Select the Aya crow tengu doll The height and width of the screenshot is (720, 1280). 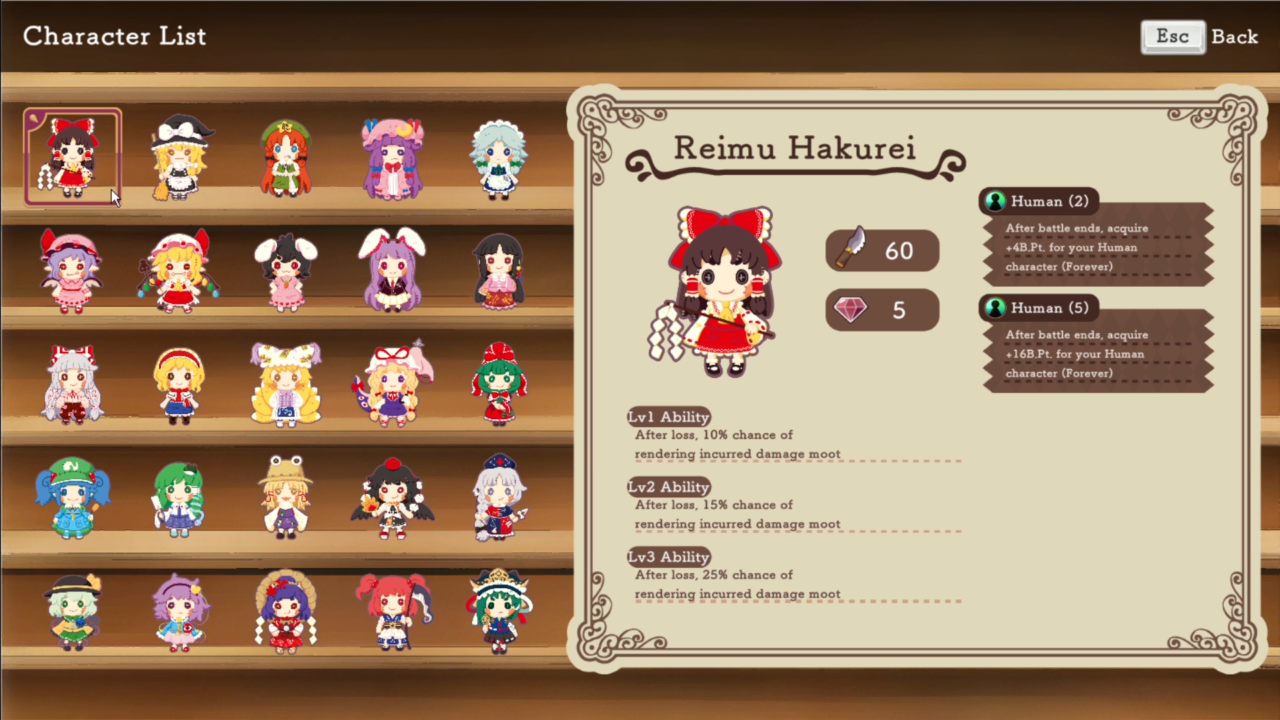393,497
